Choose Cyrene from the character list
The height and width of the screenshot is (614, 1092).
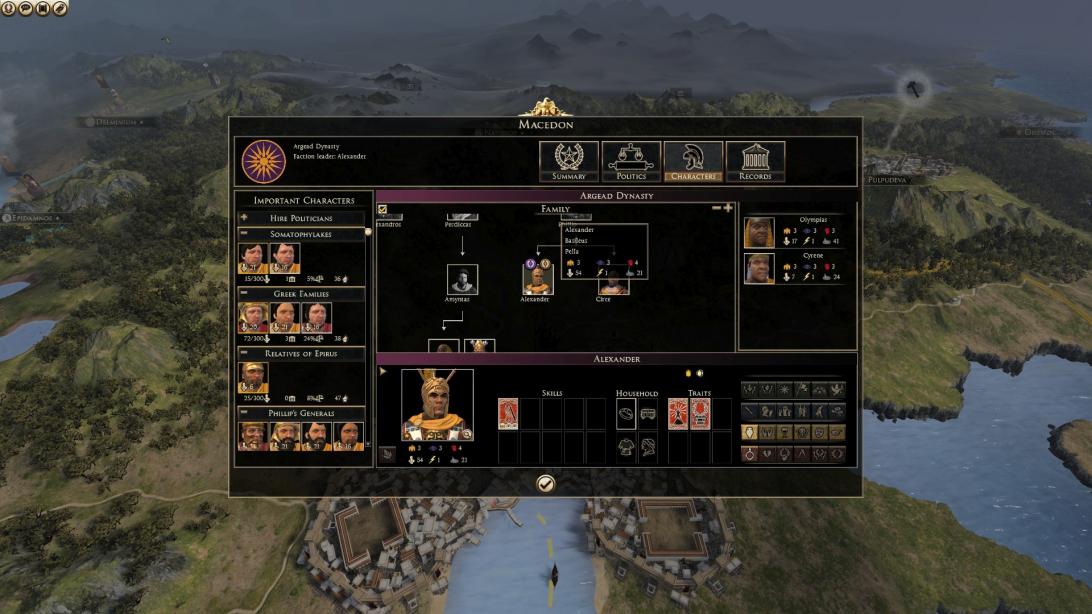[760, 268]
